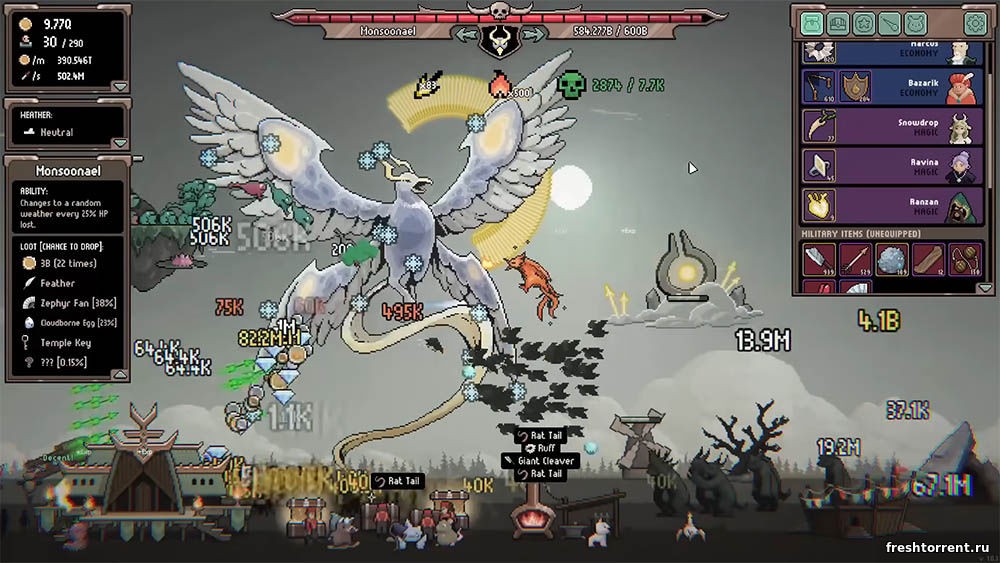Choose the snowball-like item in military items

point(892,259)
